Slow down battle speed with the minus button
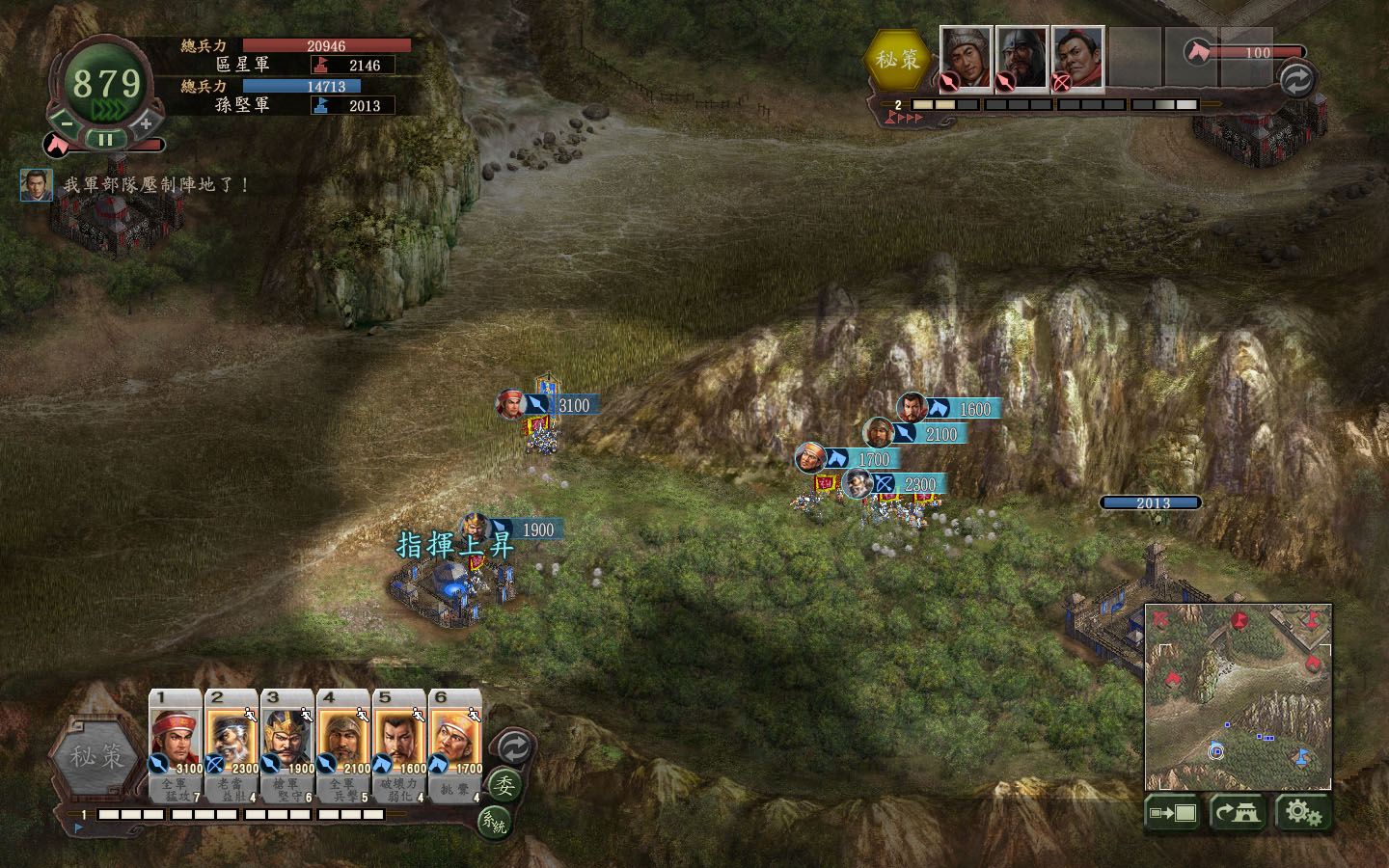This screenshot has width=1389, height=868. [65, 122]
